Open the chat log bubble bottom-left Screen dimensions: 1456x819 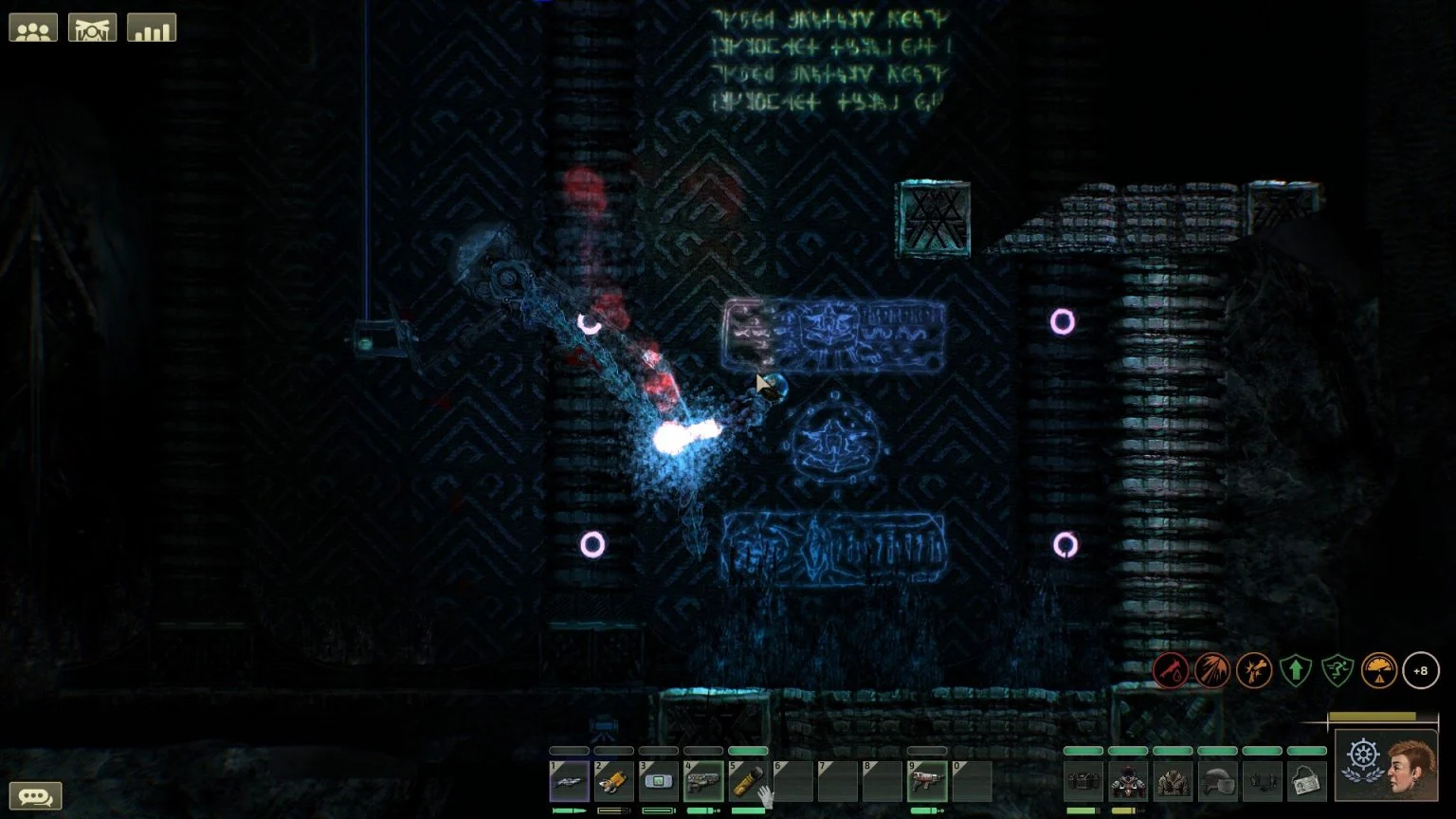point(36,796)
